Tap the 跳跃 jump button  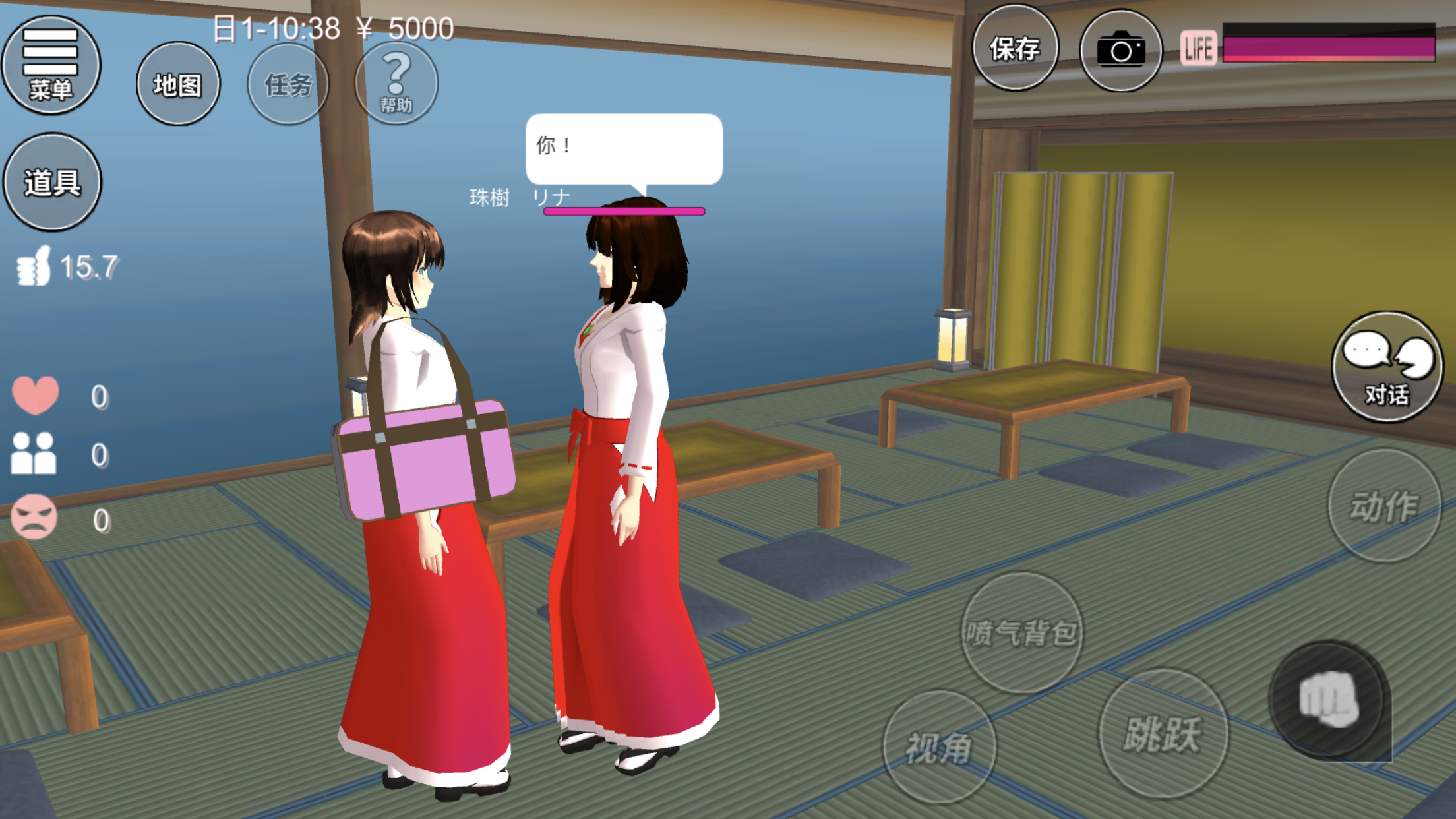[x=1163, y=733]
